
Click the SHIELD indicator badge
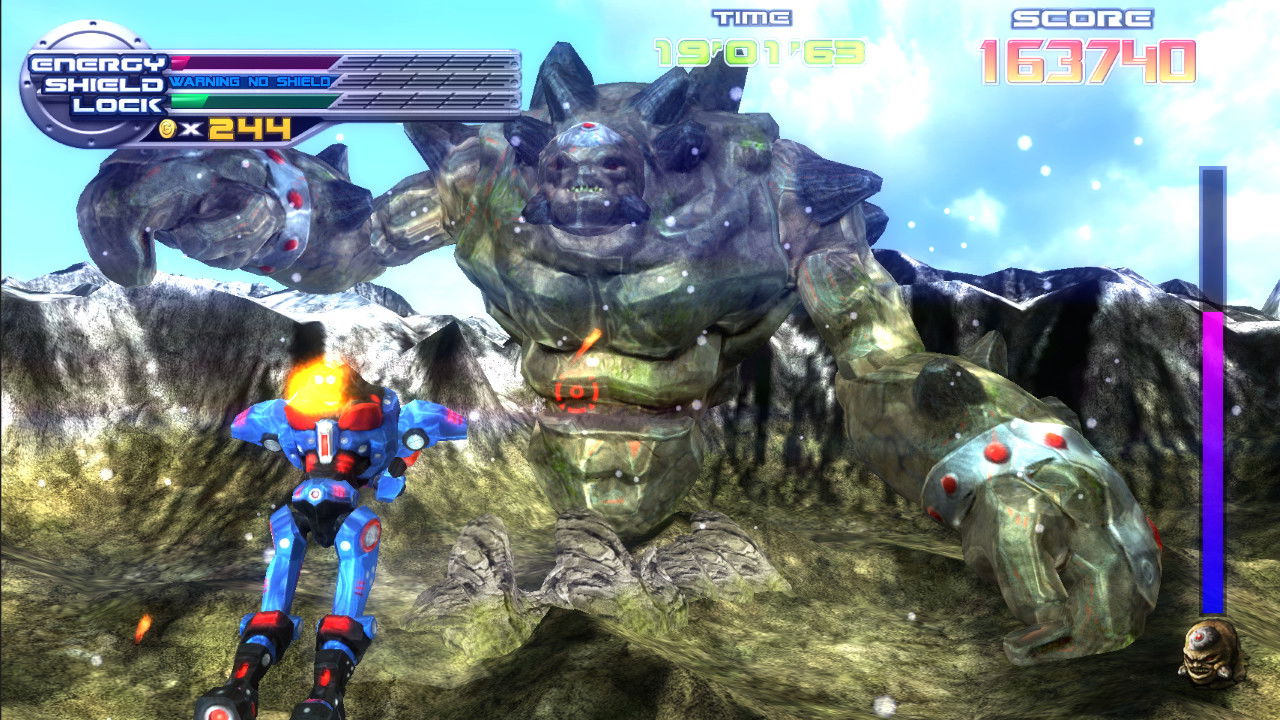[x=99, y=84]
